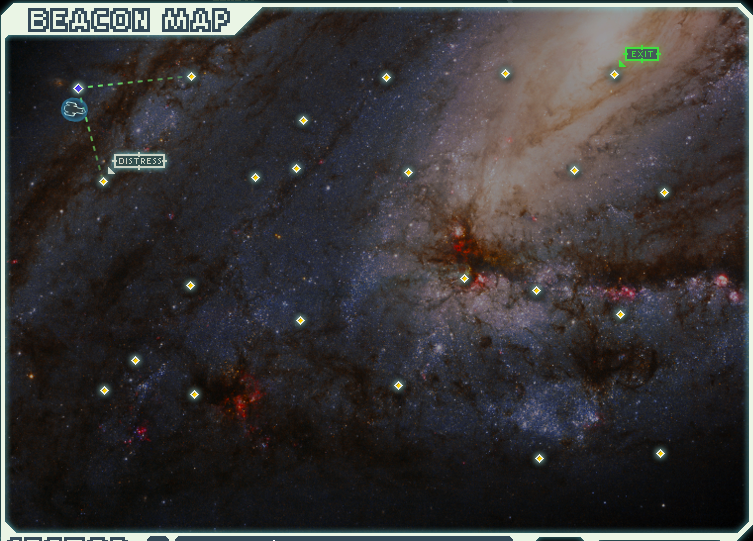Jump to the beacon marked DISTRESS

point(103,181)
